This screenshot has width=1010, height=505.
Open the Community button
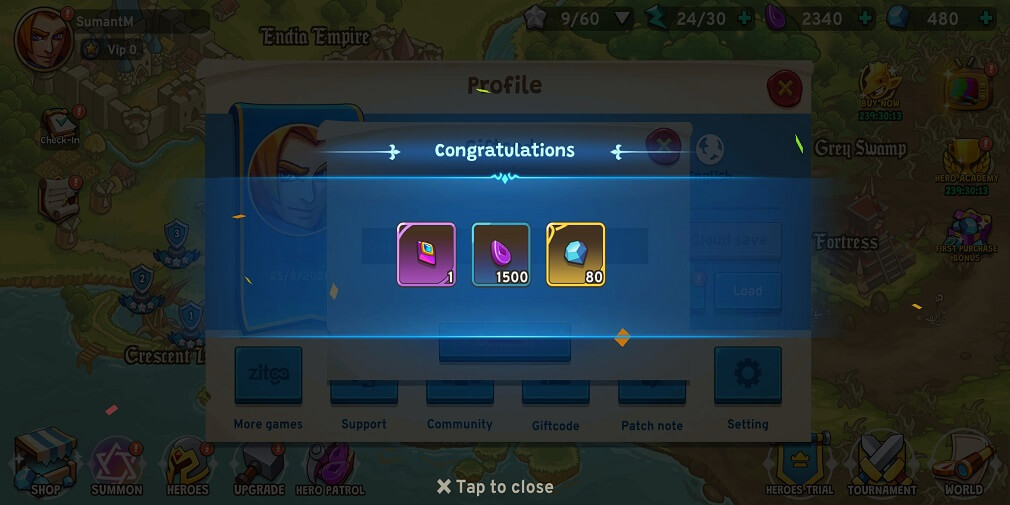click(x=459, y=392)
